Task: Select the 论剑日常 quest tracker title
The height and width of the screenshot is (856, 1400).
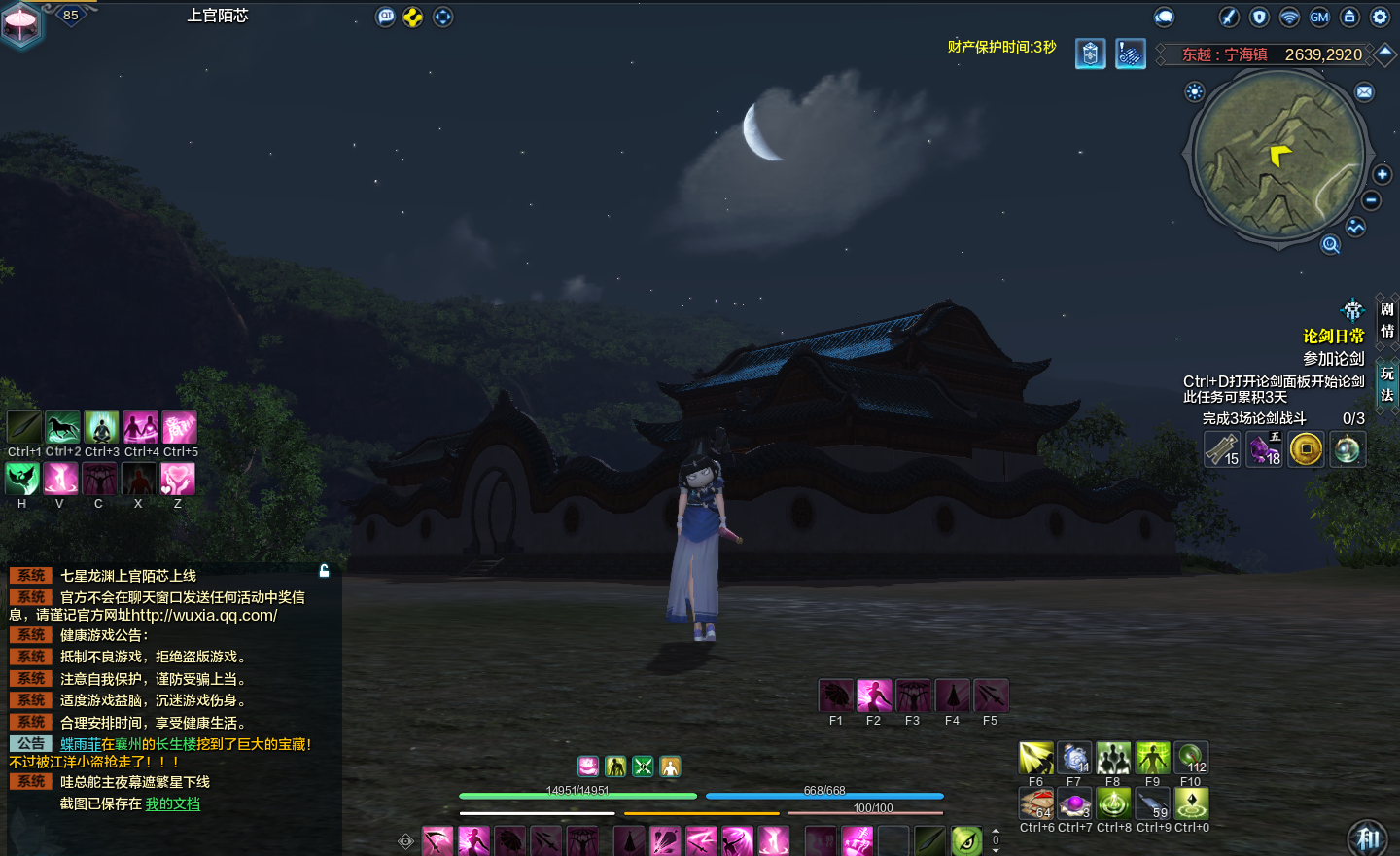Action: coord(1333,336)
